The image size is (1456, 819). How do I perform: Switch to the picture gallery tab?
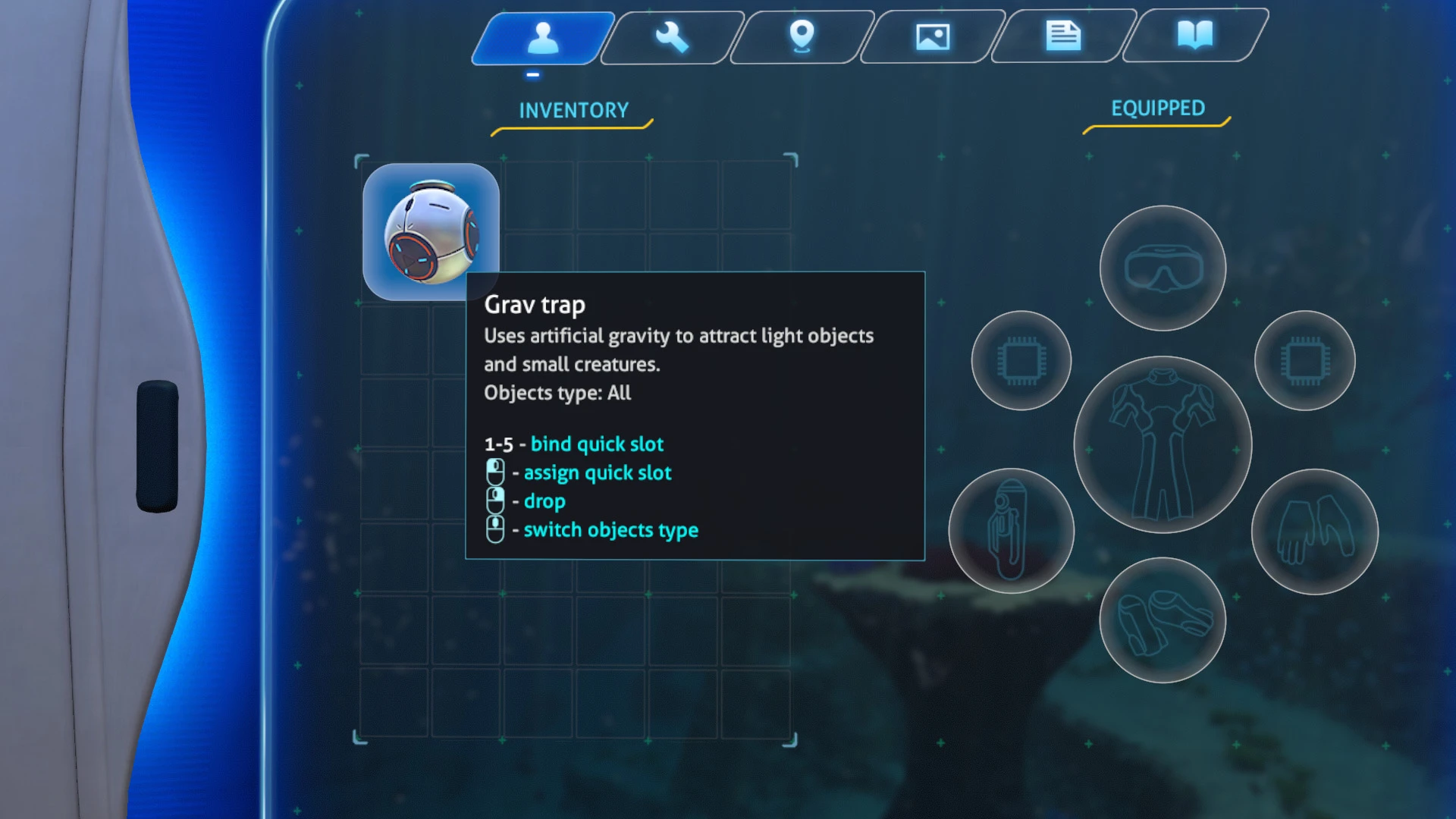click(x=933, y=36)
